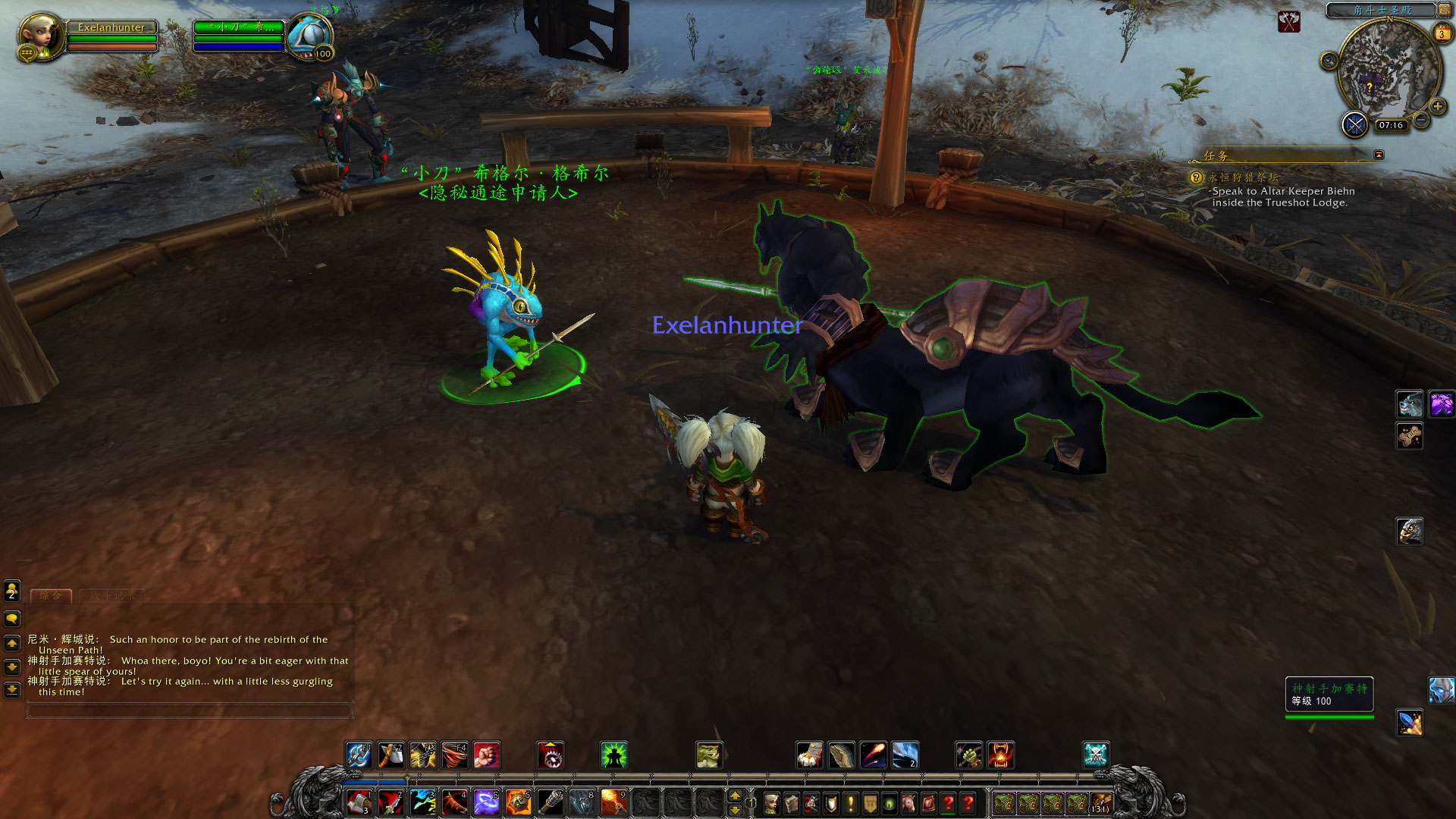Open the world map button beside zone name
The image size is (1456, 819).
pos(1445,11)
